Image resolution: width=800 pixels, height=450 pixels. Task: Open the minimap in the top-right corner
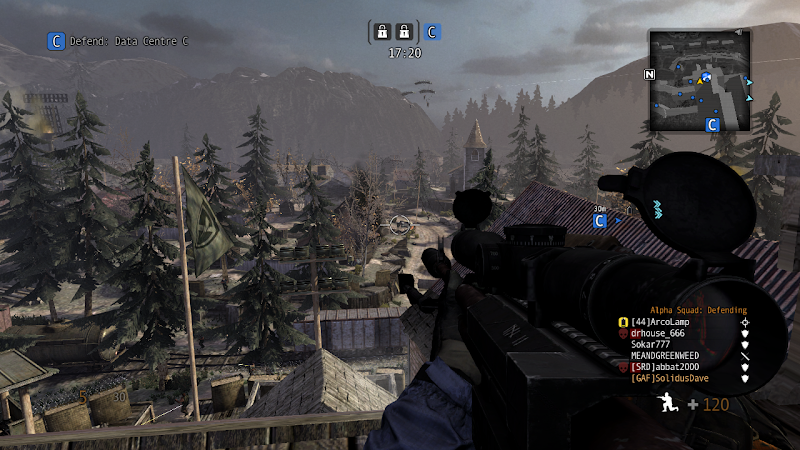[x=699, y=78]
